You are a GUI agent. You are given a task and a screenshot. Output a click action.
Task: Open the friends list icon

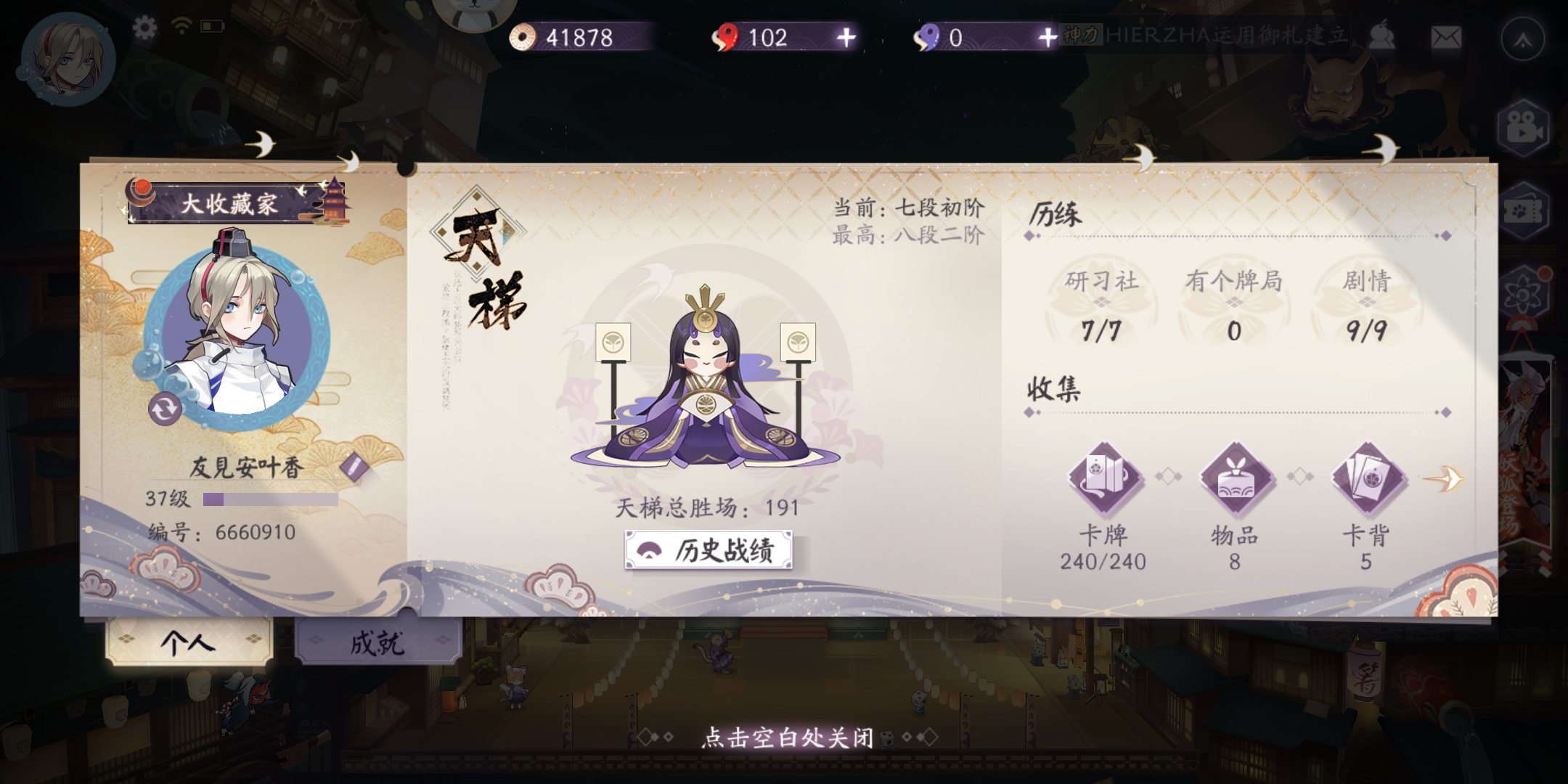1383,34
